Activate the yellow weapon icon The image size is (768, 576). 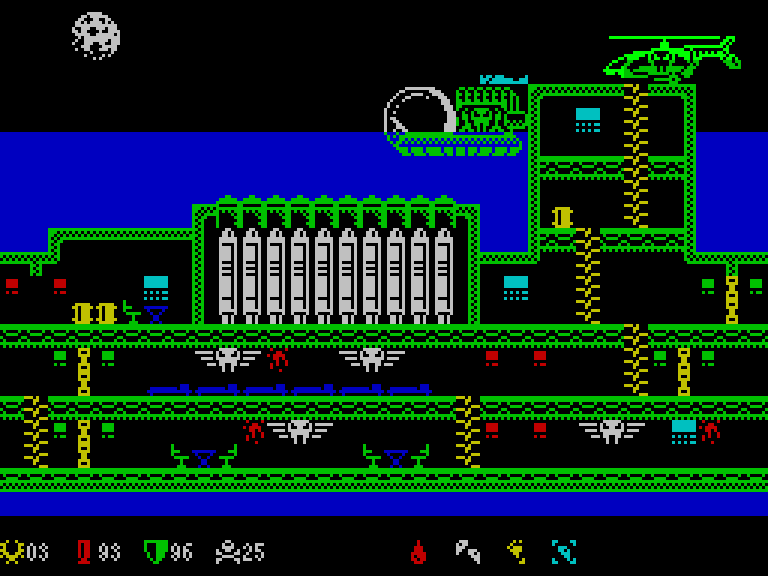coord(516,551)
